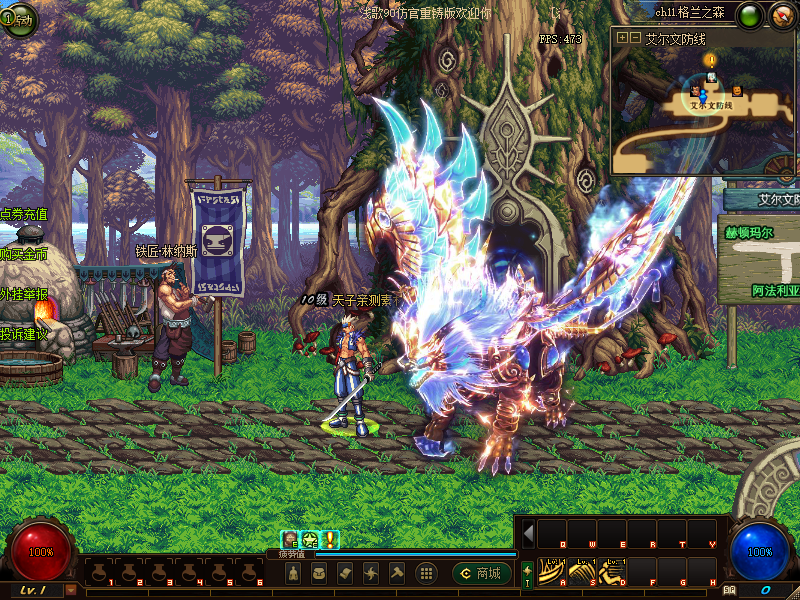The width and height of the screenshot is (800, 600).
Task: Click the green orb button
Action: [x=749, y=15]
